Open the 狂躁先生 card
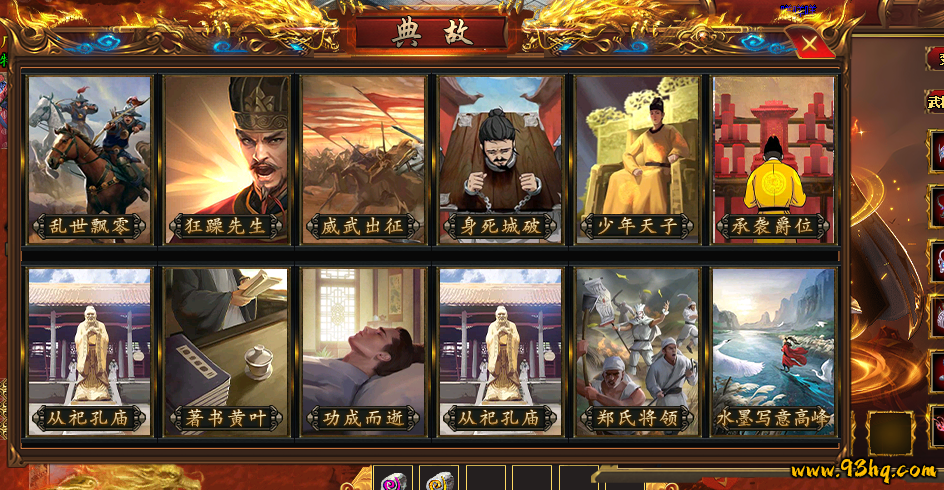Viewport: 944px width, 490px height. 227,160
